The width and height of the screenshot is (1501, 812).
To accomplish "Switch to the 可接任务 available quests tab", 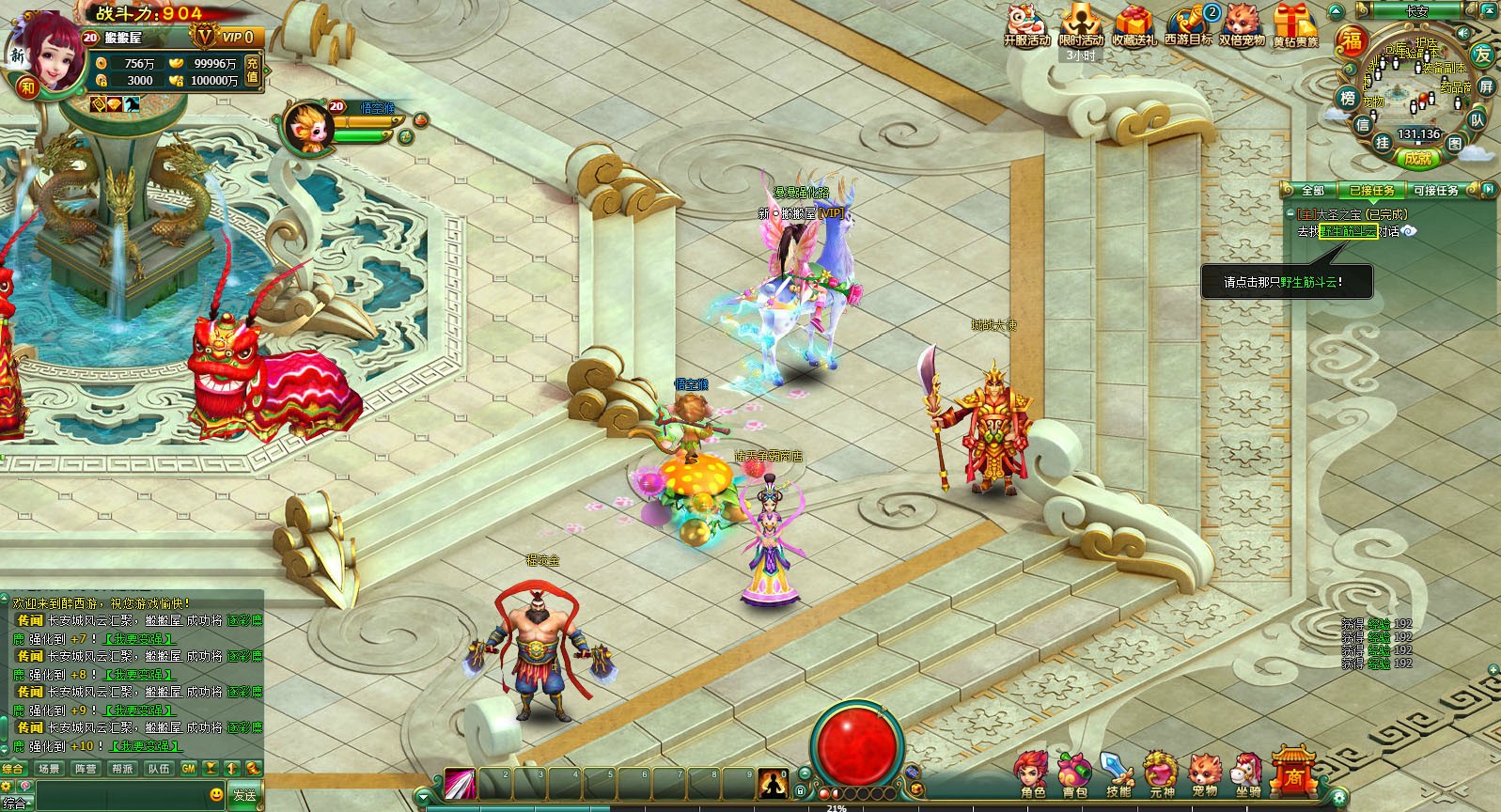I will pyautogui.click(x=1436, y=191).
